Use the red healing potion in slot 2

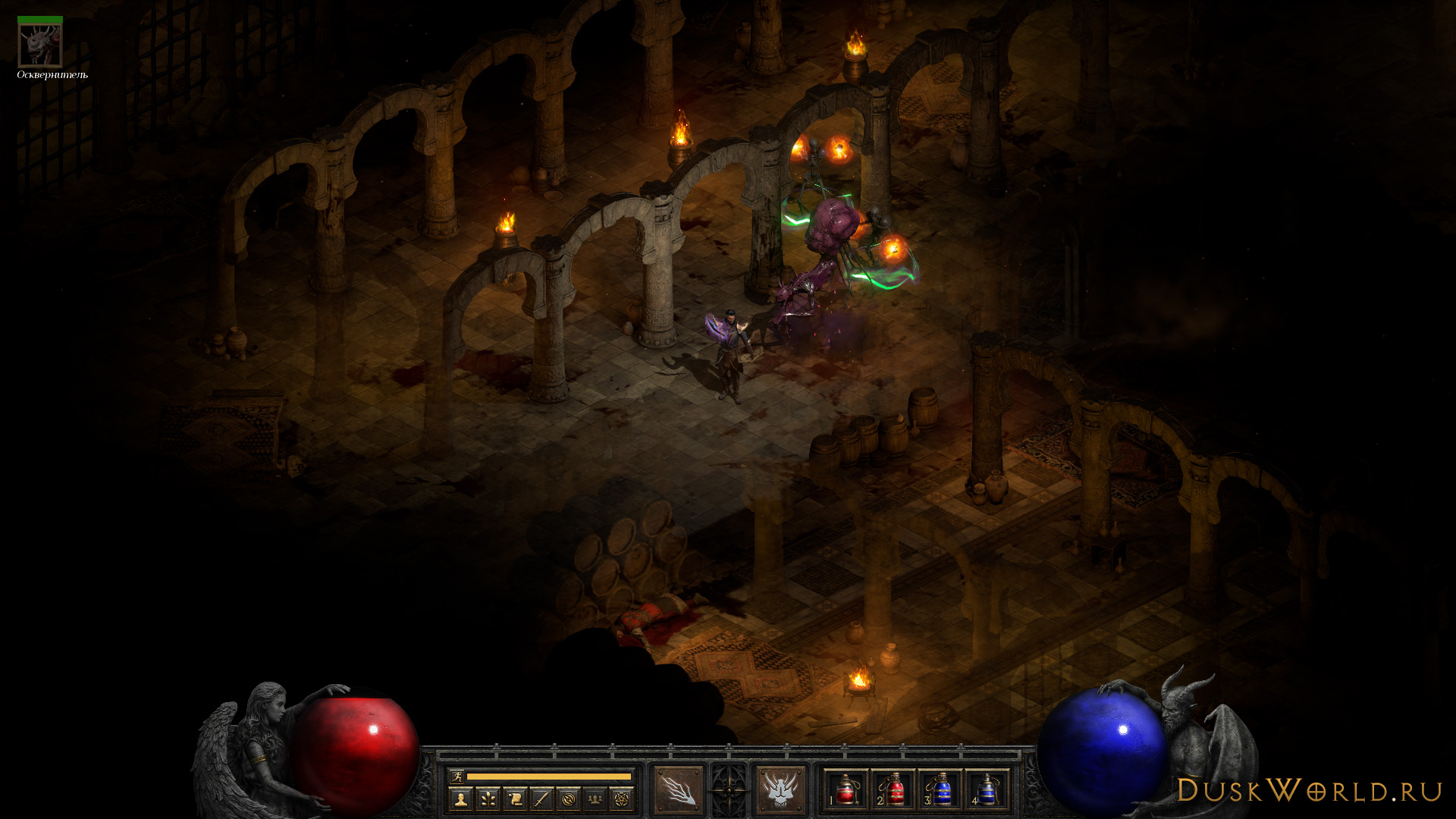pyautogui.click(x=893, y=791)
